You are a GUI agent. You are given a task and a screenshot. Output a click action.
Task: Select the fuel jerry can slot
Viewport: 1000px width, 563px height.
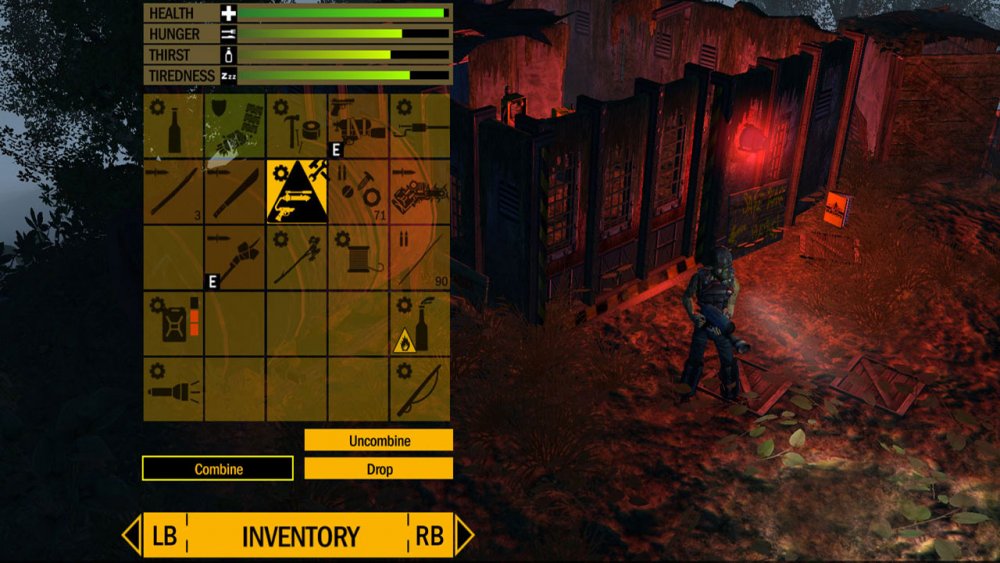point(173,322)
